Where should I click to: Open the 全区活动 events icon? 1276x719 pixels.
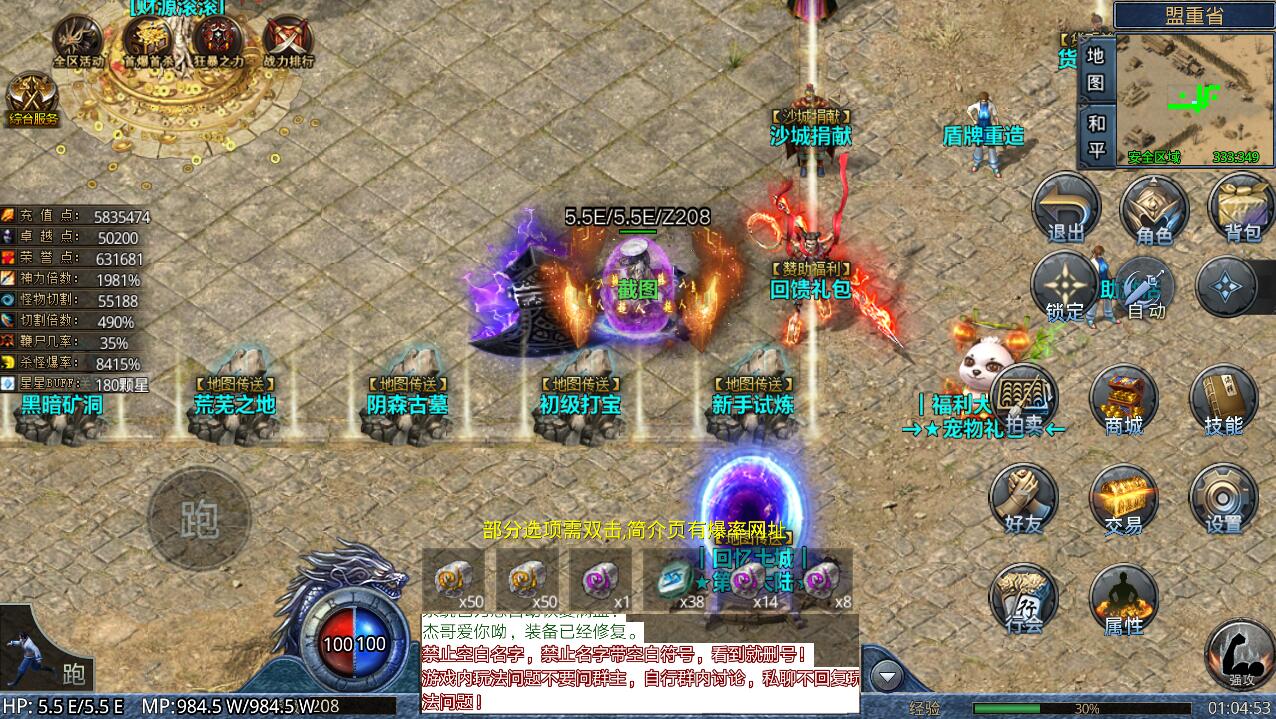pos(78,40)
